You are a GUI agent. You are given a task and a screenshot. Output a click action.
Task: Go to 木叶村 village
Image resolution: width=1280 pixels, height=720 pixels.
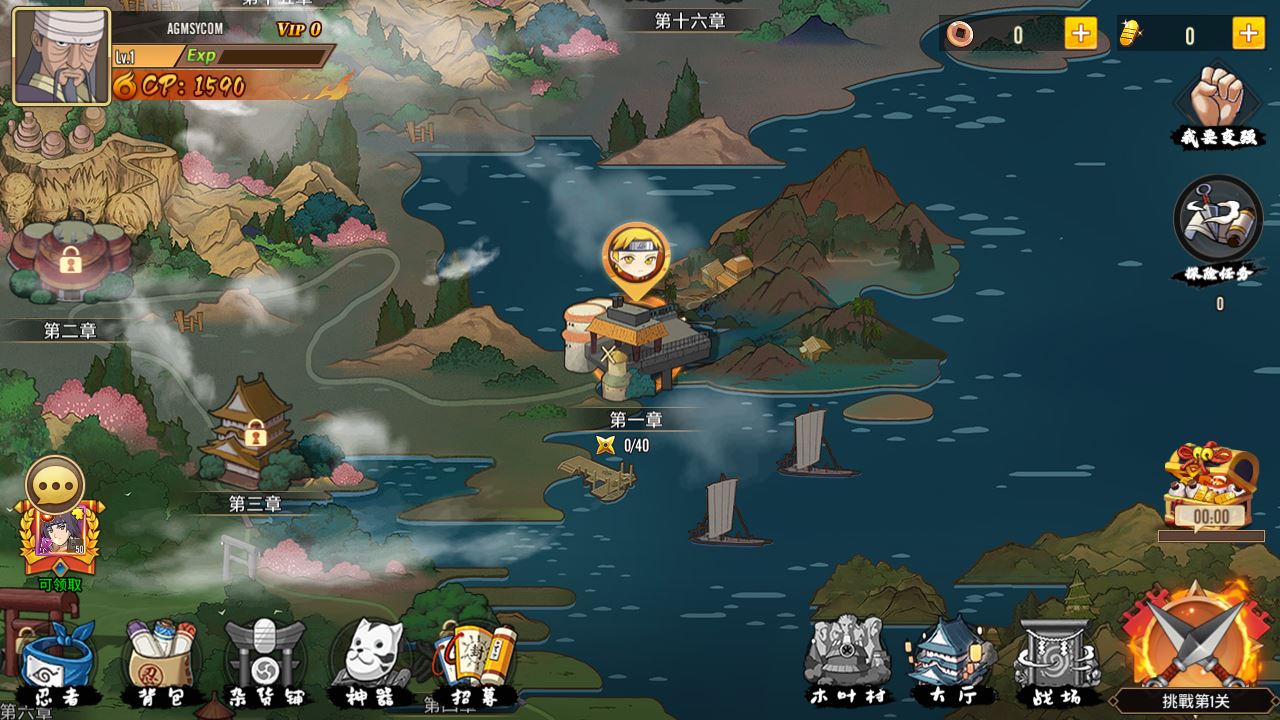click(x=847, y=660)
